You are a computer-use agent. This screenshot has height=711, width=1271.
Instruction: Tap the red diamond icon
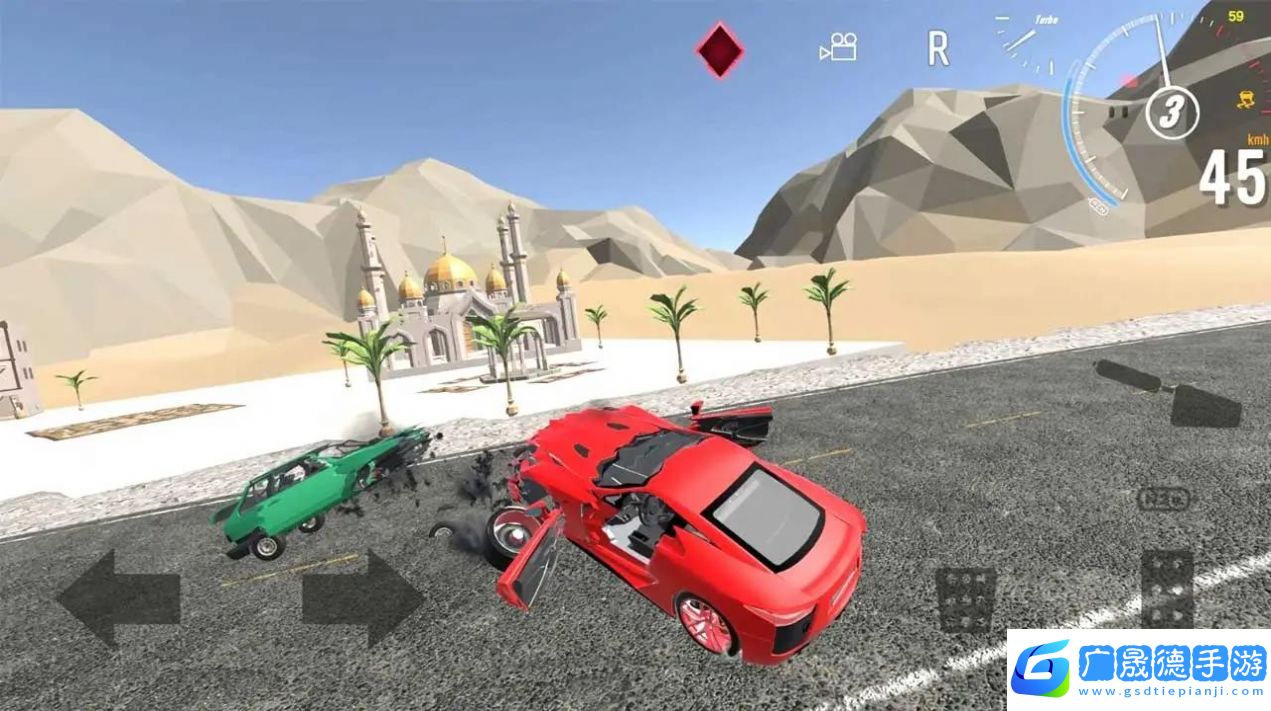pos(720,50)
